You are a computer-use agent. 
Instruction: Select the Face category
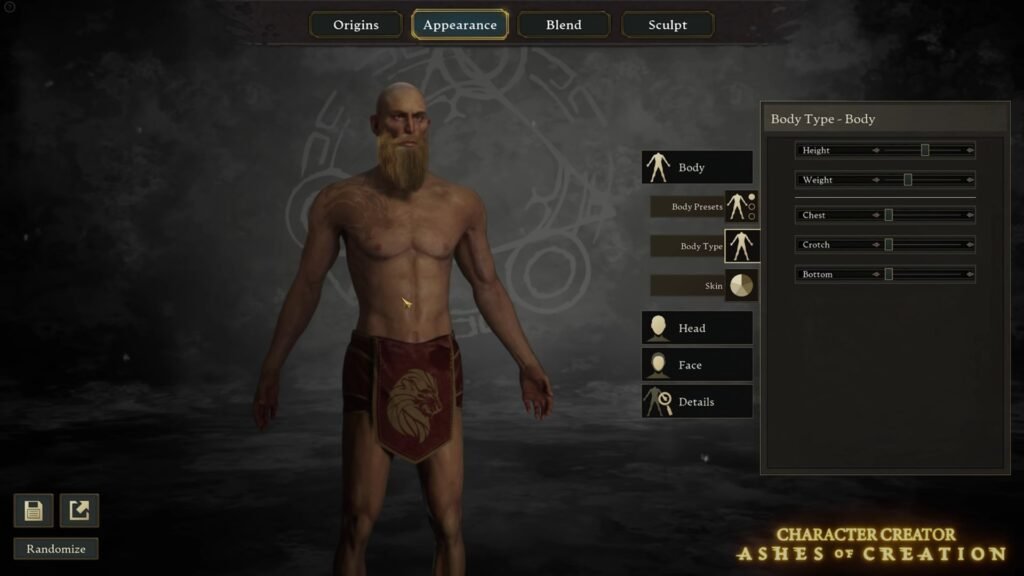coord(697,365)
